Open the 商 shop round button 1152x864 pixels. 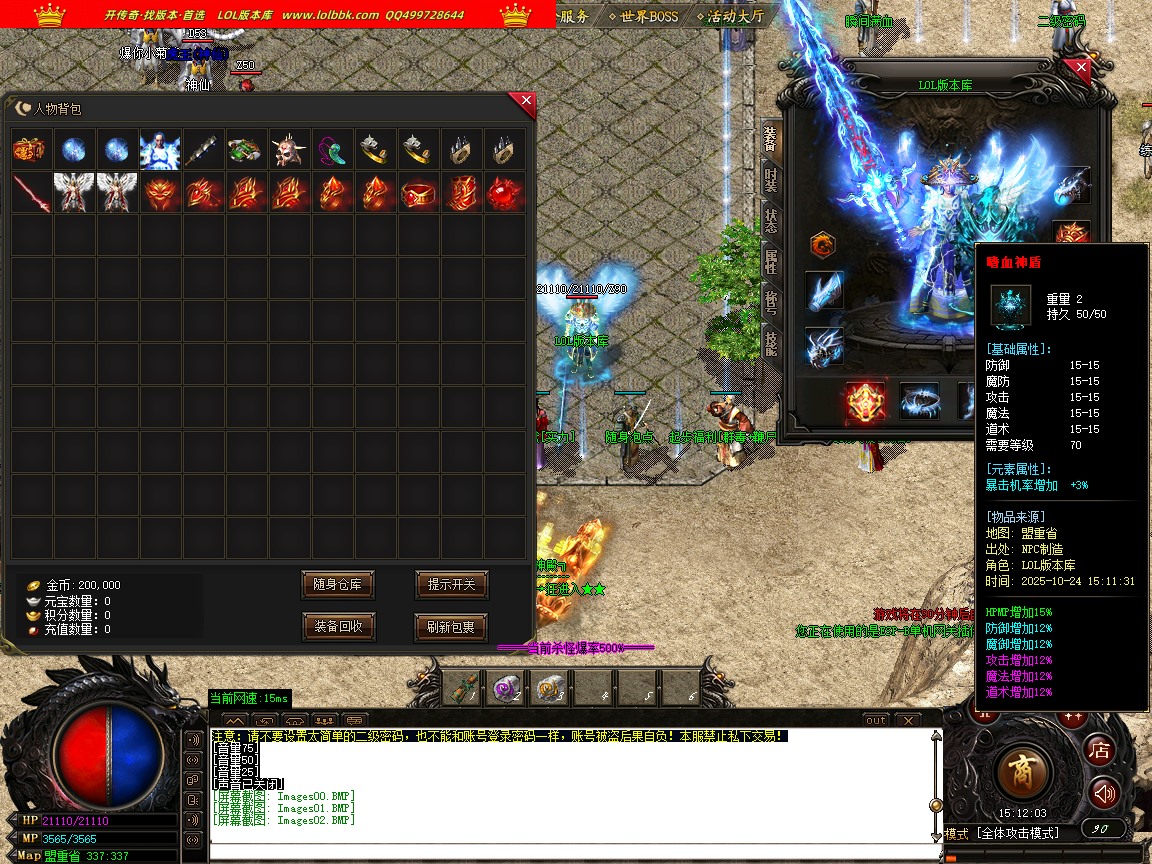[x=1023, y=771]
